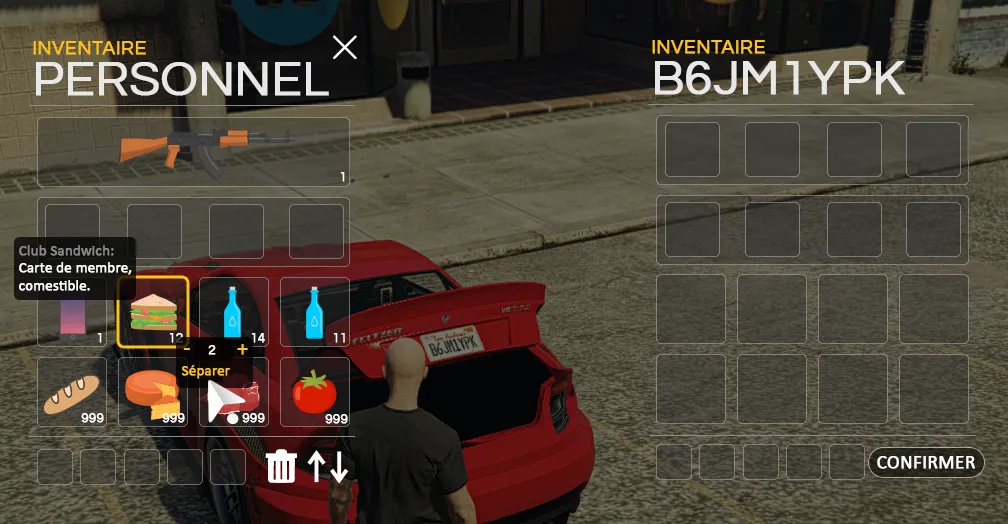
Task: Select the water bottle stack of 11
Action: pos(315,312)
